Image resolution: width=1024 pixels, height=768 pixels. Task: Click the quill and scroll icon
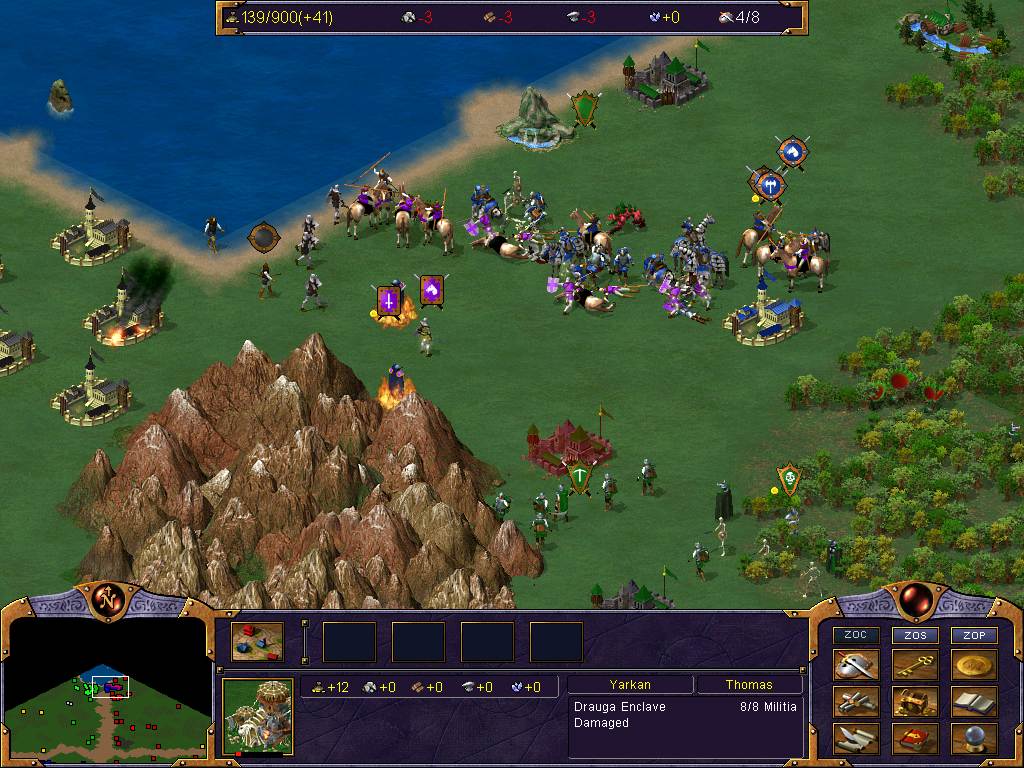(856, 738)
